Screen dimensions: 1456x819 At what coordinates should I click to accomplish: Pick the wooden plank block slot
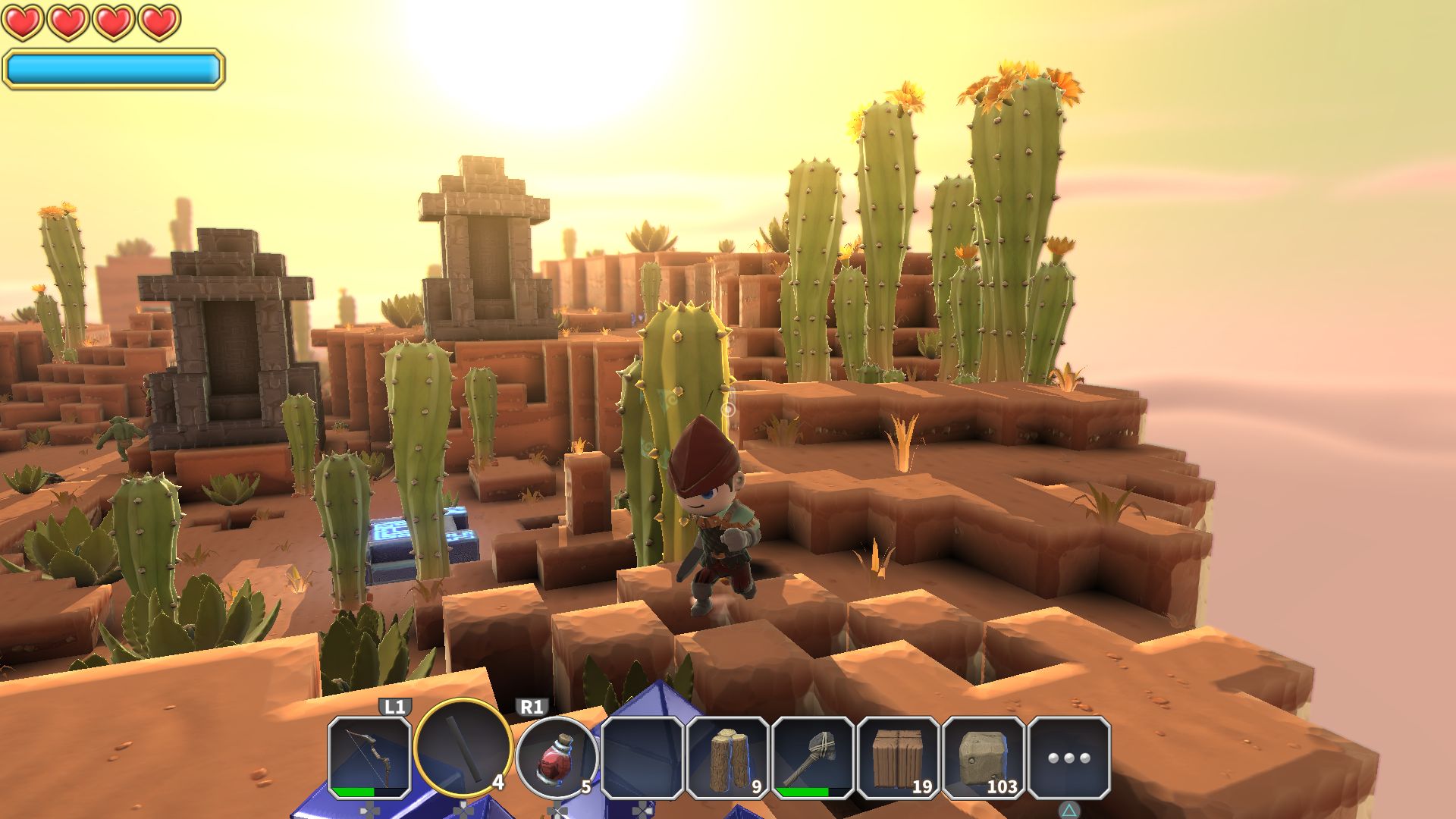[898, 758]
